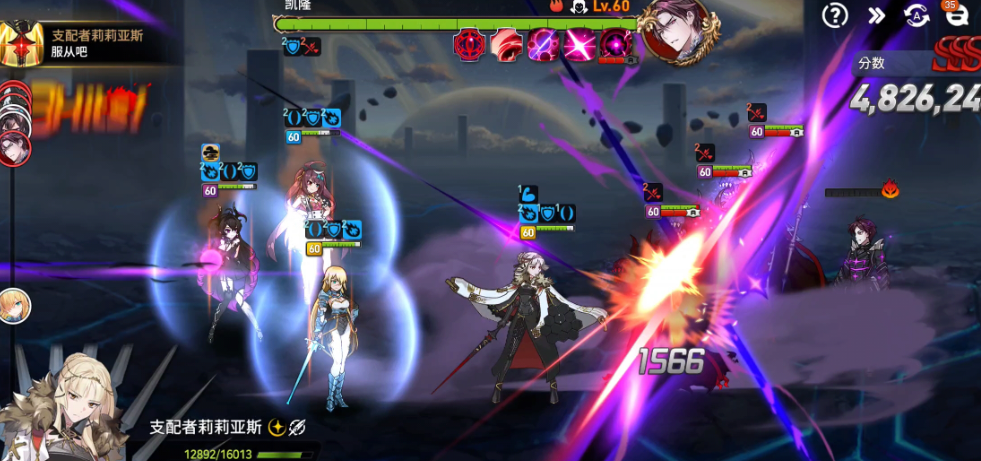Inspect the pink starburst boss skill icon
The width and height of the screenshot is (981, 461).
pyautogui.click(x=580, y=45)
